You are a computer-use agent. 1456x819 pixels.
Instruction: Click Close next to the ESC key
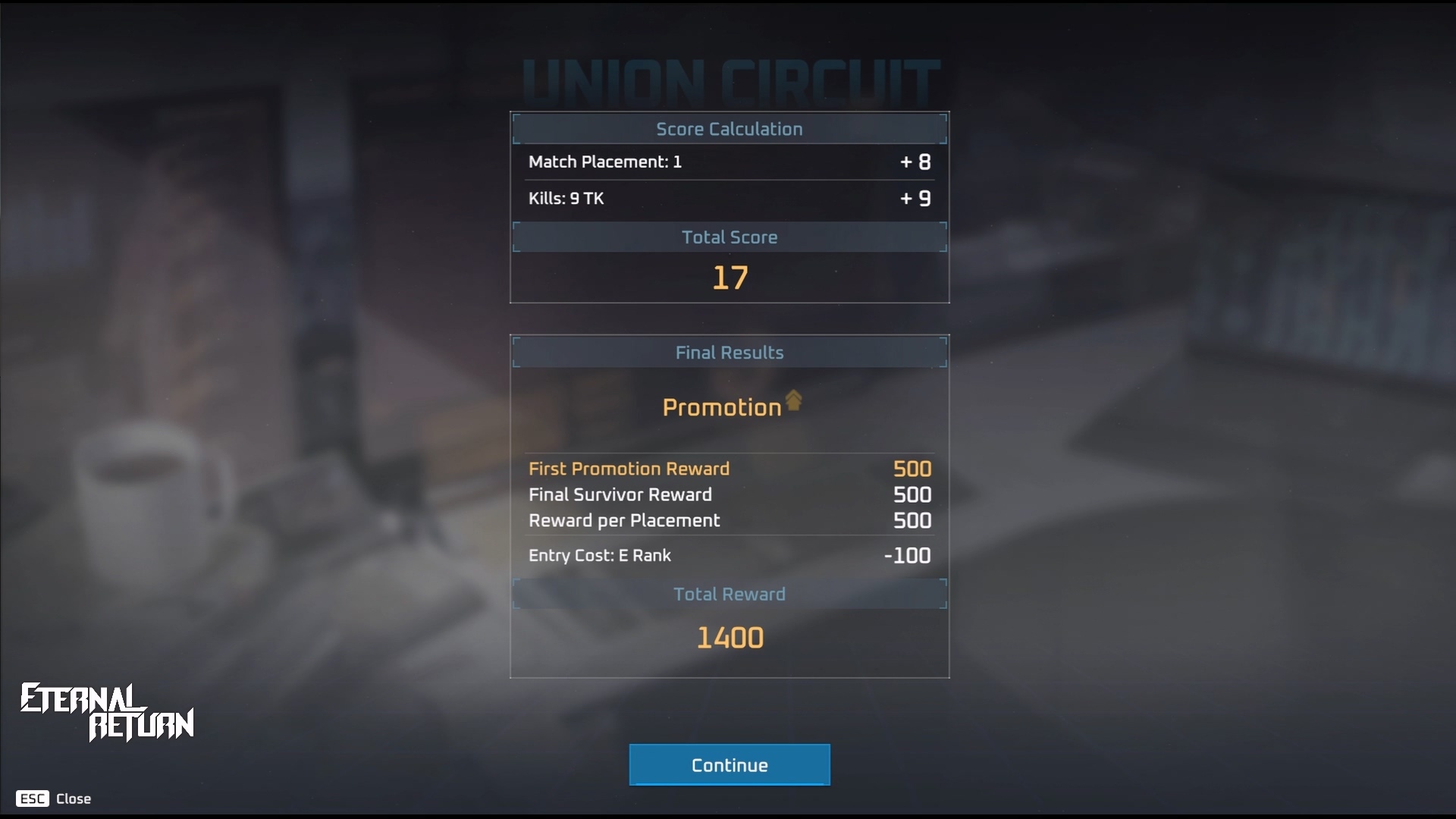[x=74, y=799]
